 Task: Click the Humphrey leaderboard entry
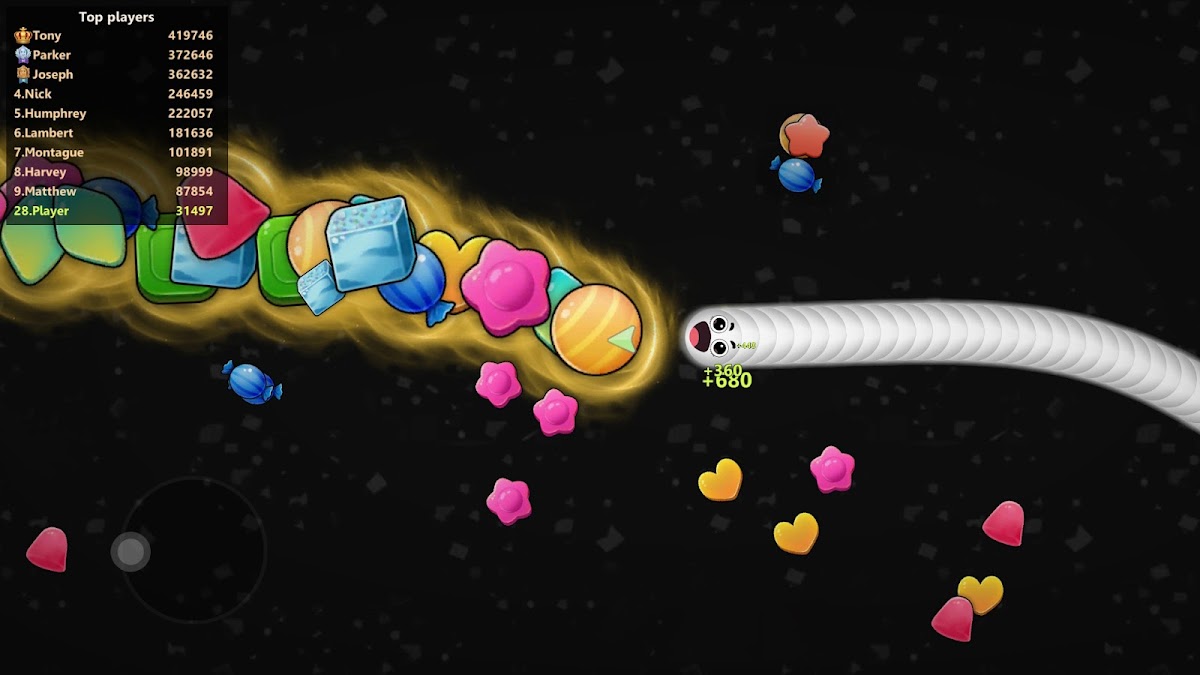pyautogui.click(x=113, y=114)
